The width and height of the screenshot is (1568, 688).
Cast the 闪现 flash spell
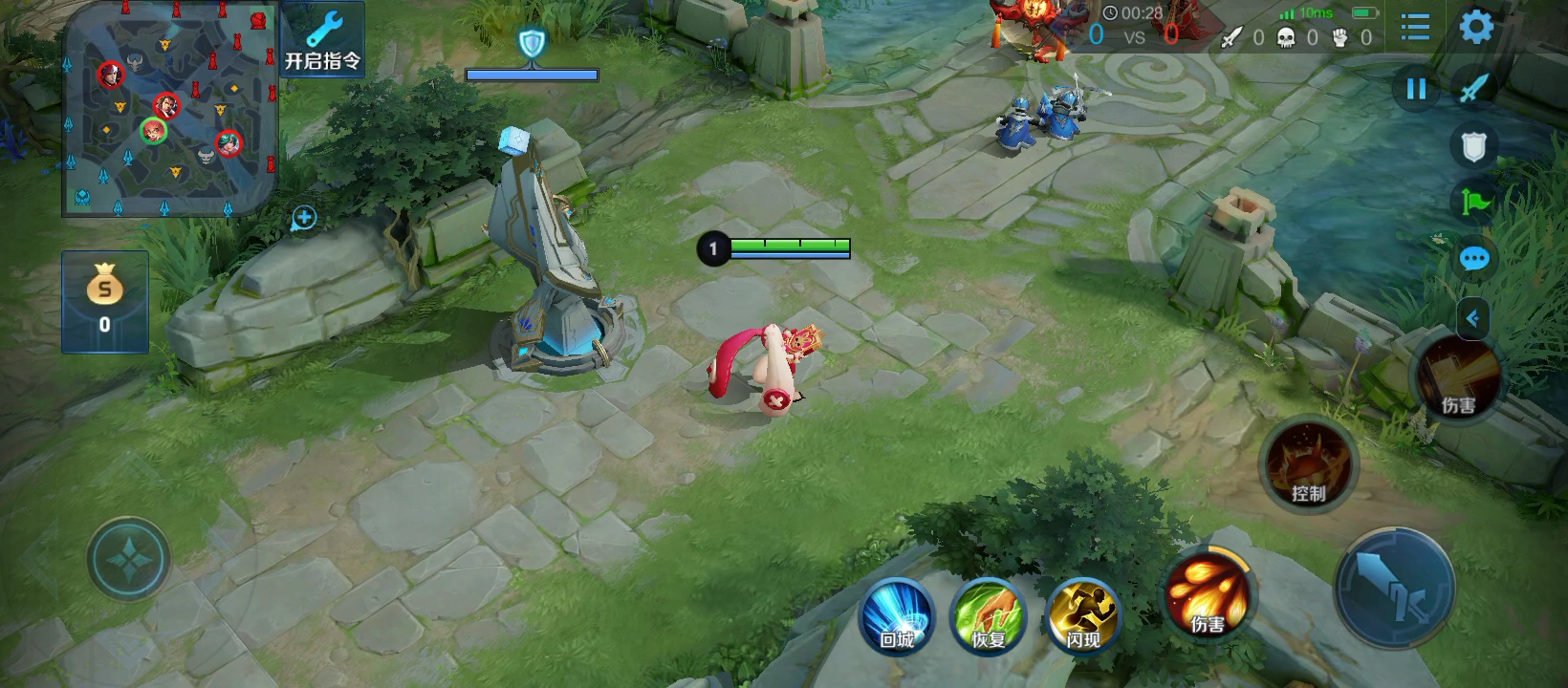click(1083, 616)
